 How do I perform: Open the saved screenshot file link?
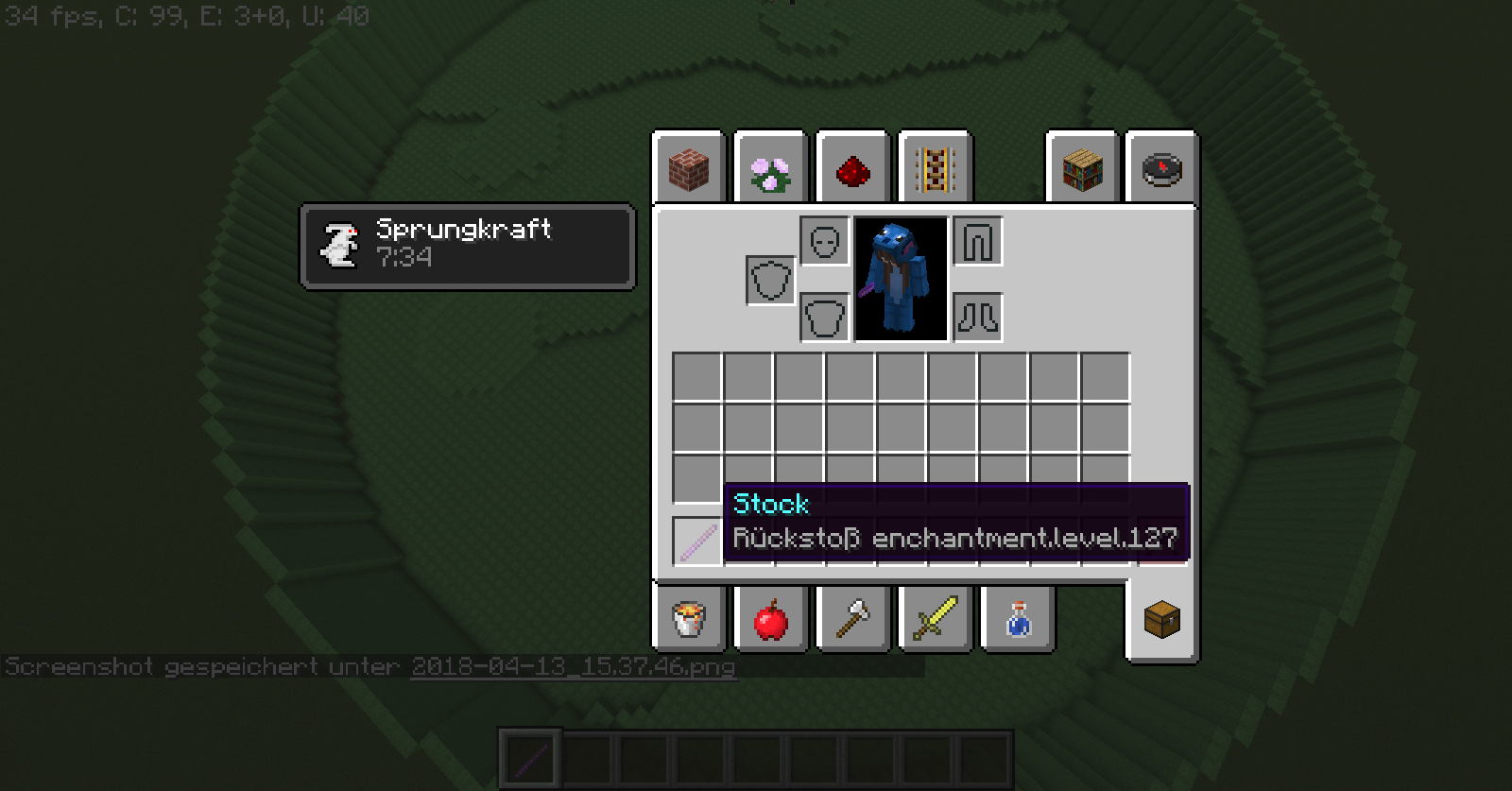tap(573, 666)
